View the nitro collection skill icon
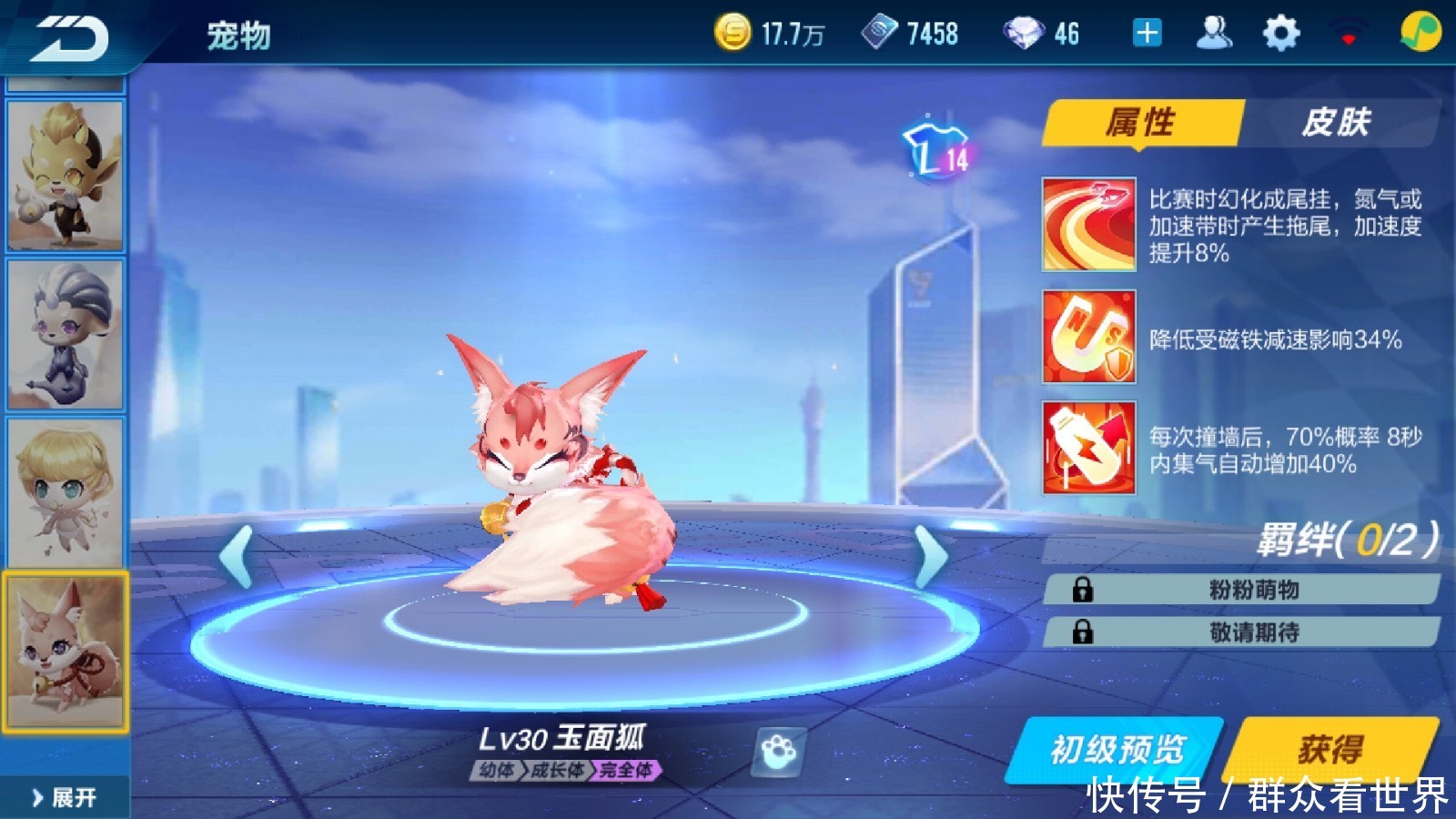This screenshot has width=1456, height=819. pos(1088,451)
